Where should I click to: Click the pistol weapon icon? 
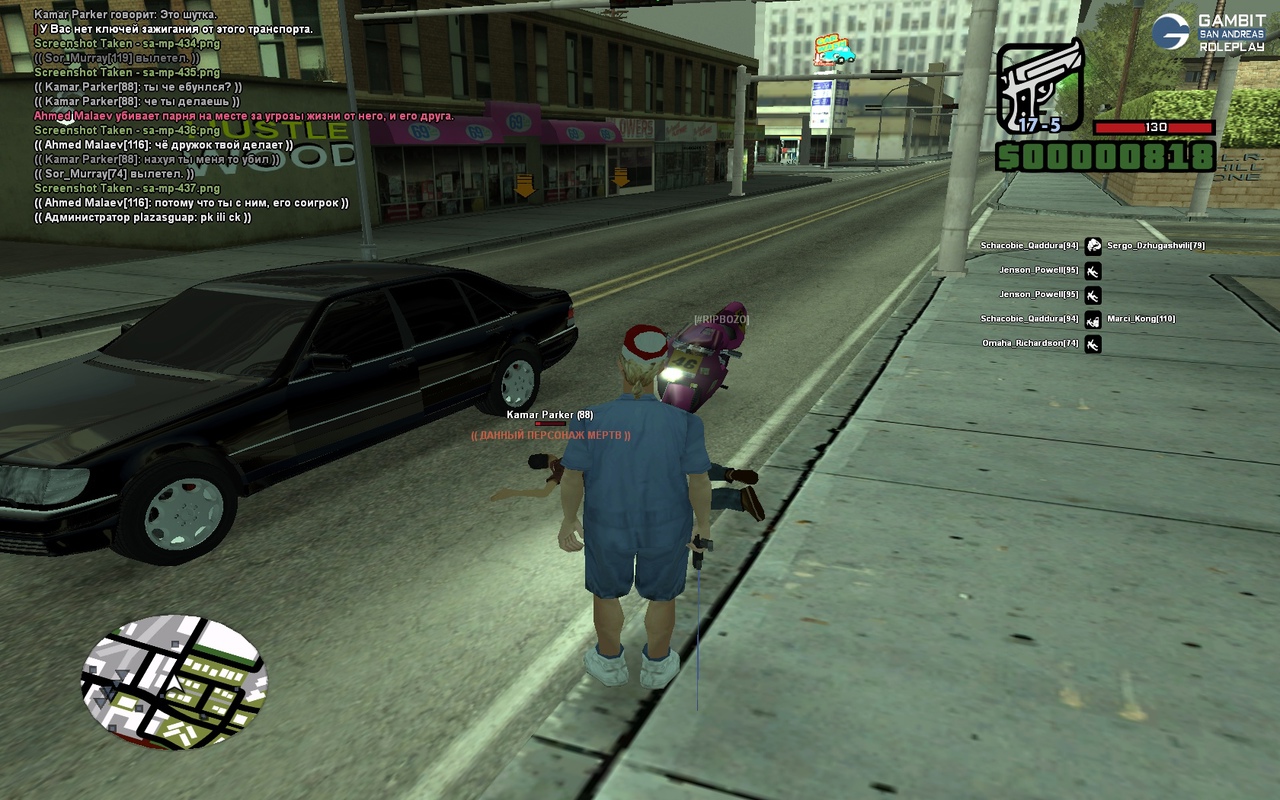pos(1040,87)
